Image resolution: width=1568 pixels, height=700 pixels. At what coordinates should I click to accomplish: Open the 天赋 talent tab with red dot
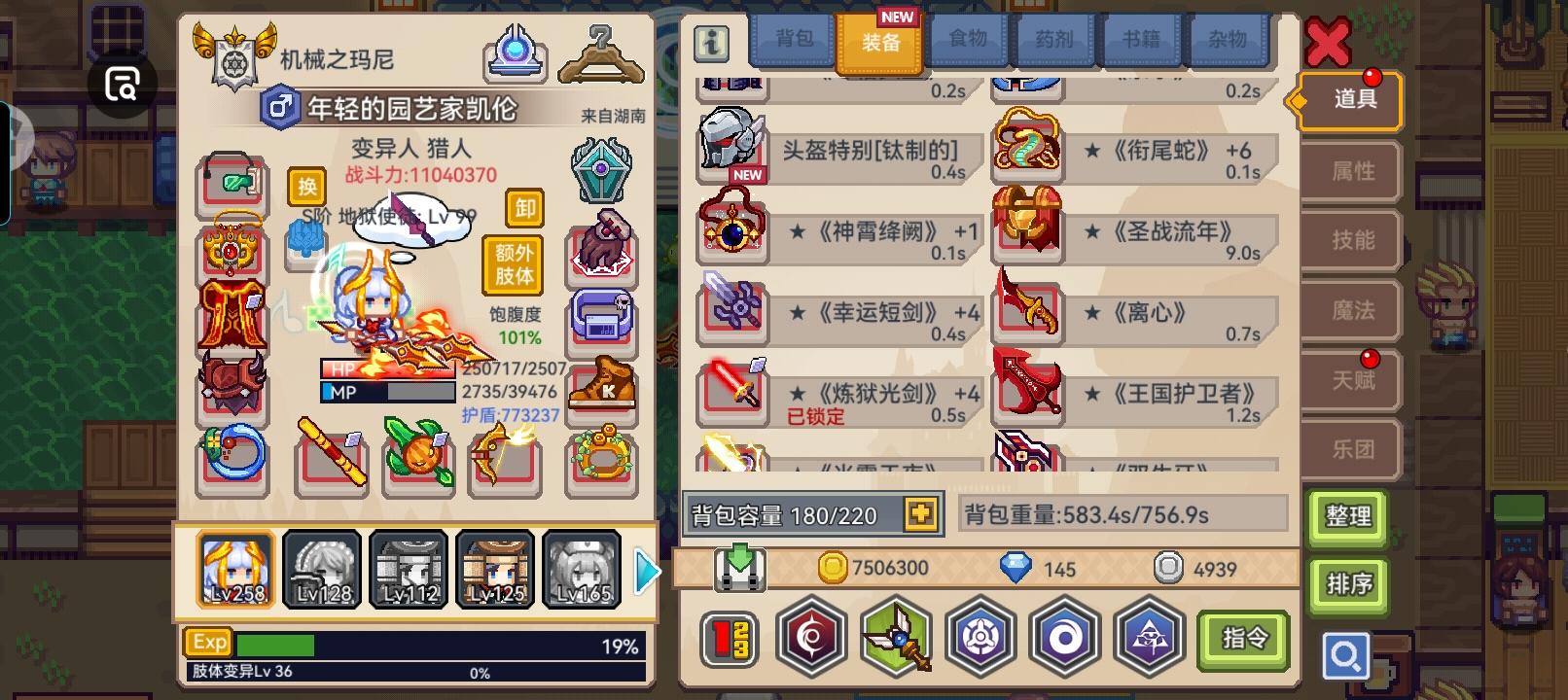(1354, 379)
